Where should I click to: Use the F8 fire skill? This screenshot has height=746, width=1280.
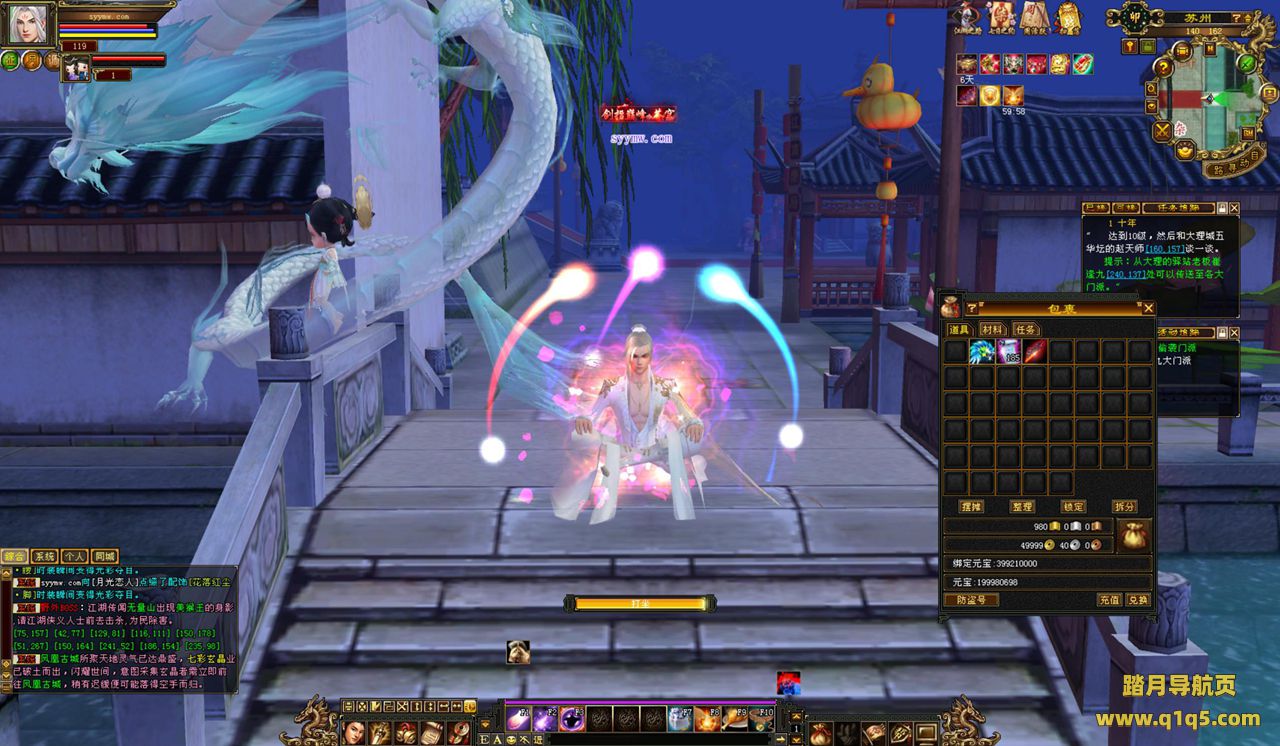pos(708,718)
